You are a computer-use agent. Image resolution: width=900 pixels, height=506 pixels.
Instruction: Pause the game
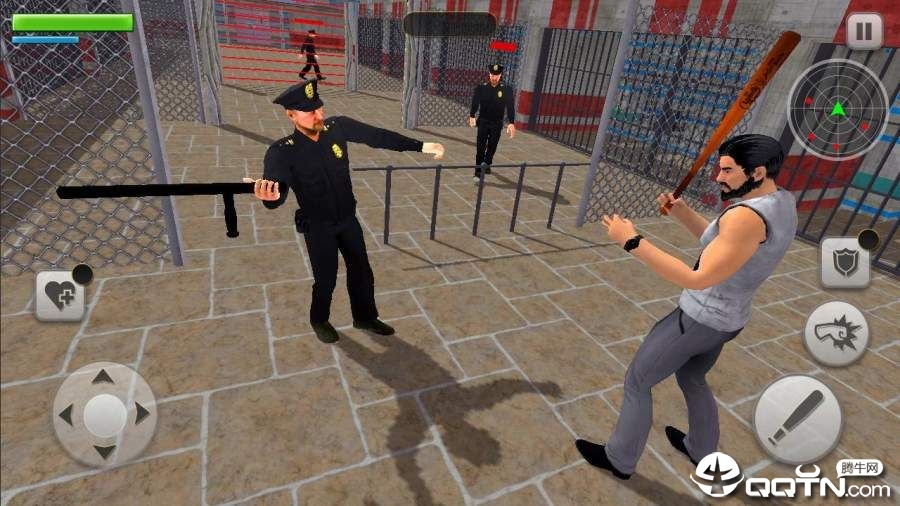[x=864, y=30]
